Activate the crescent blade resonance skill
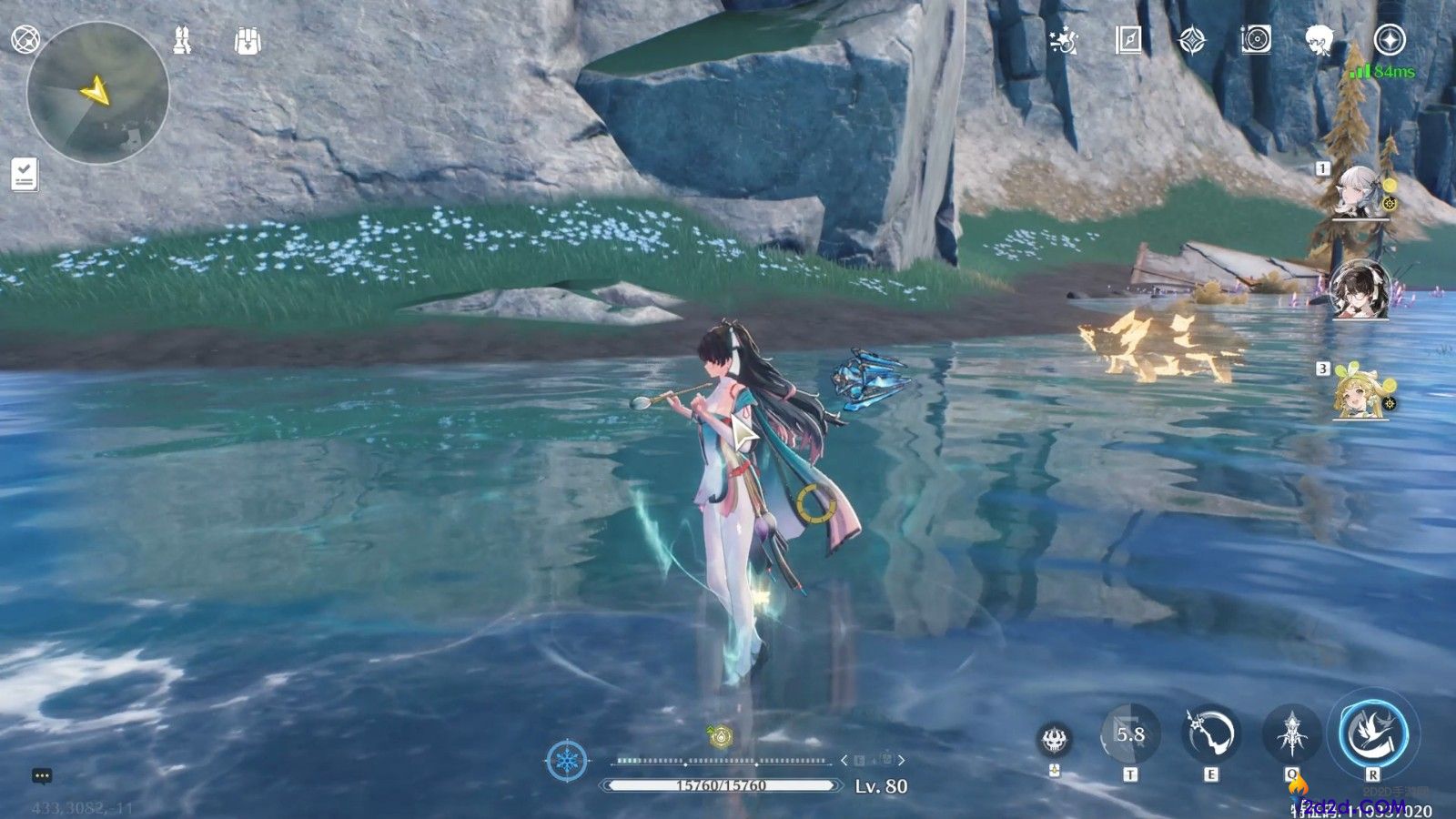This screenshot has height=819, width=1456. pyautogui.click(x=1211, y=733)
